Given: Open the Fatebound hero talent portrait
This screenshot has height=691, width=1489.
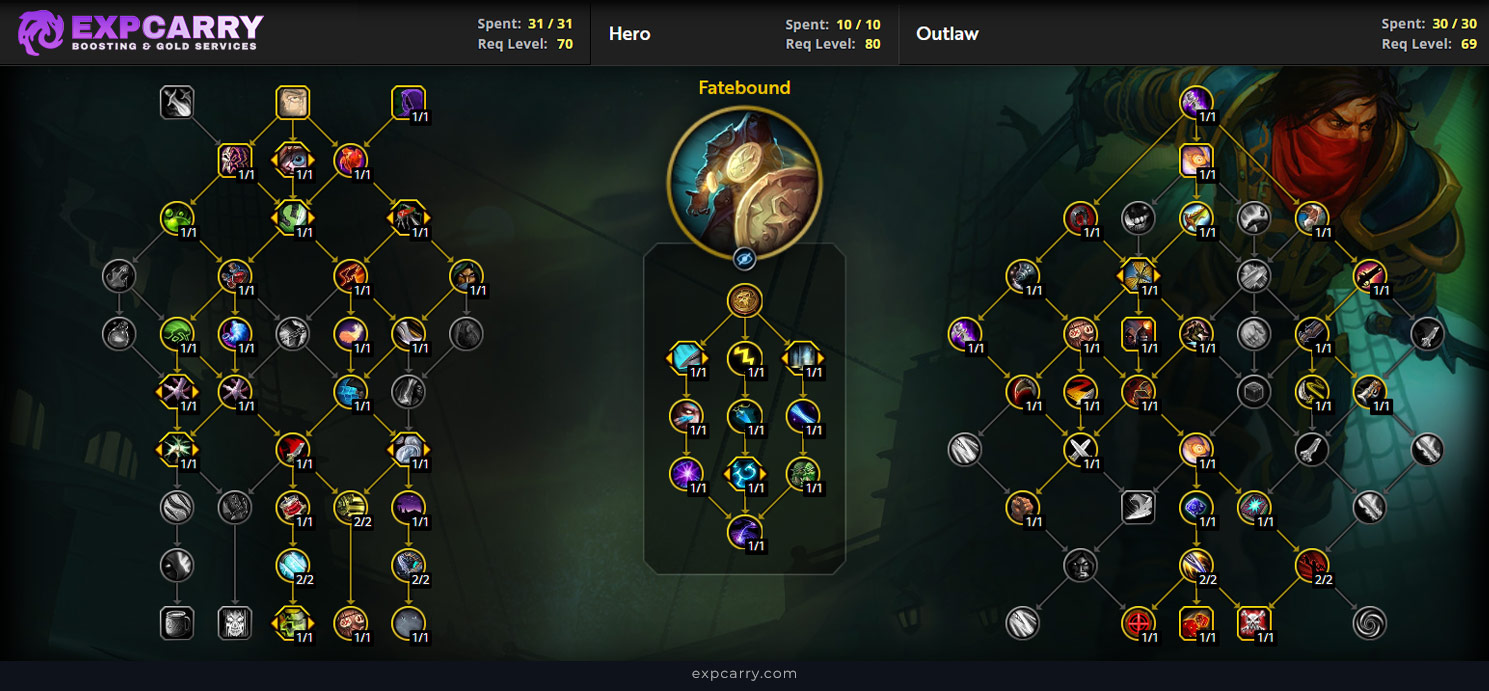Looking at the screenshot, I should point(744,177).
